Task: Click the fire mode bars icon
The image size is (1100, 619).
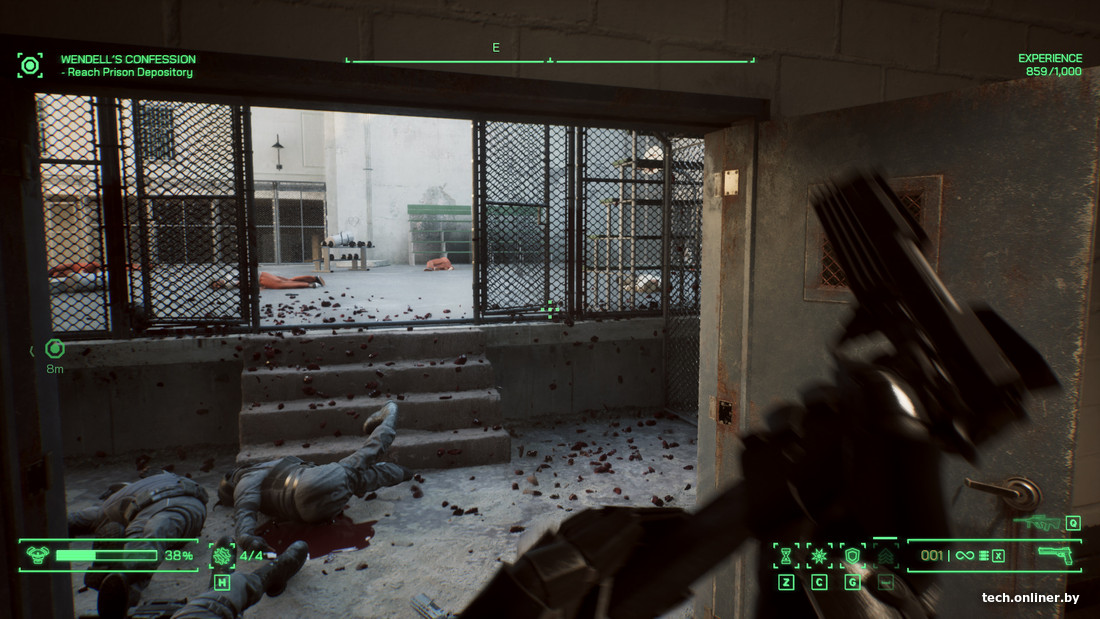Action: tap(984, 556)
